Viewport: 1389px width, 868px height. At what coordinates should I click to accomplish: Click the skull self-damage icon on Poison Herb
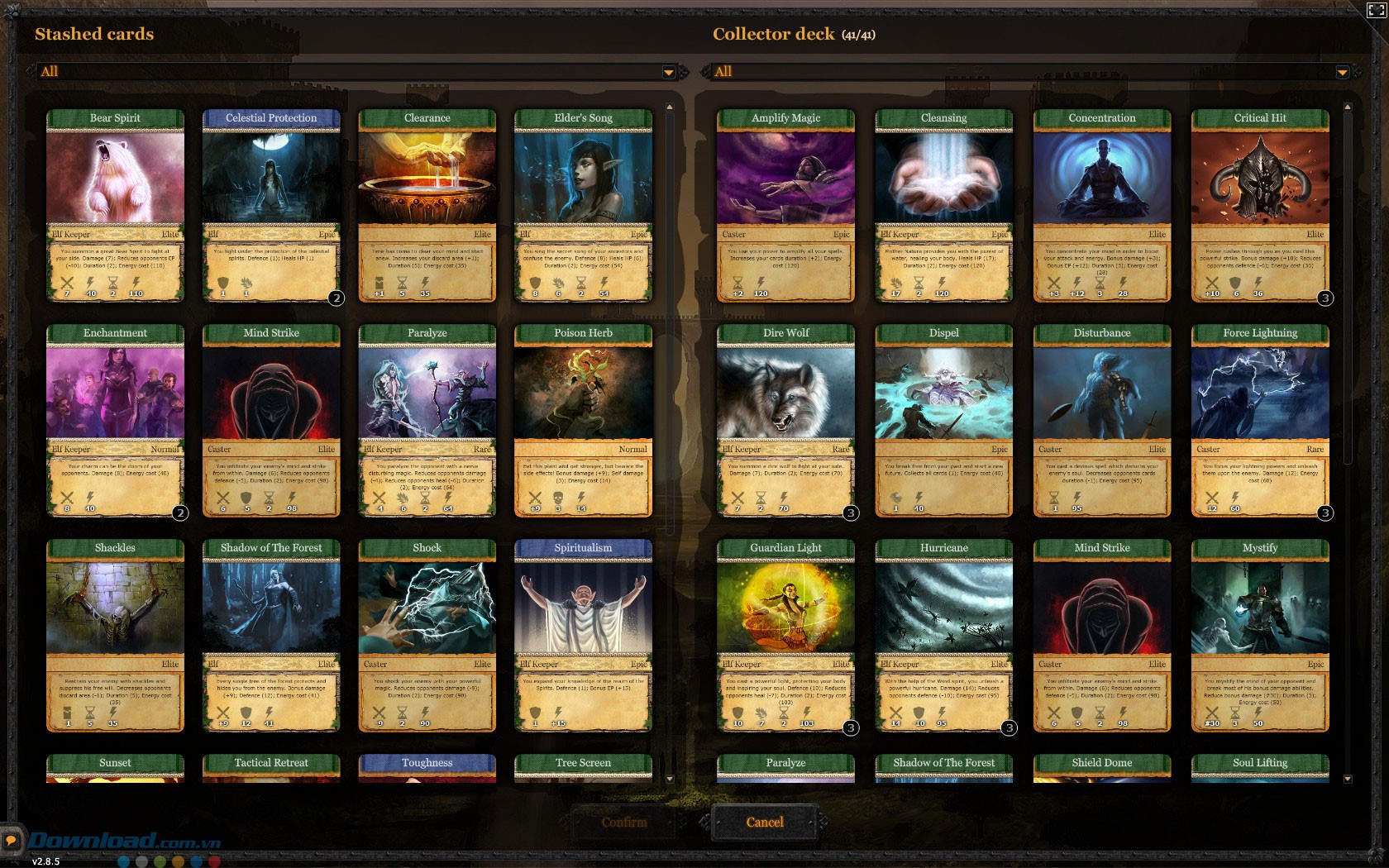pos(559,498)
